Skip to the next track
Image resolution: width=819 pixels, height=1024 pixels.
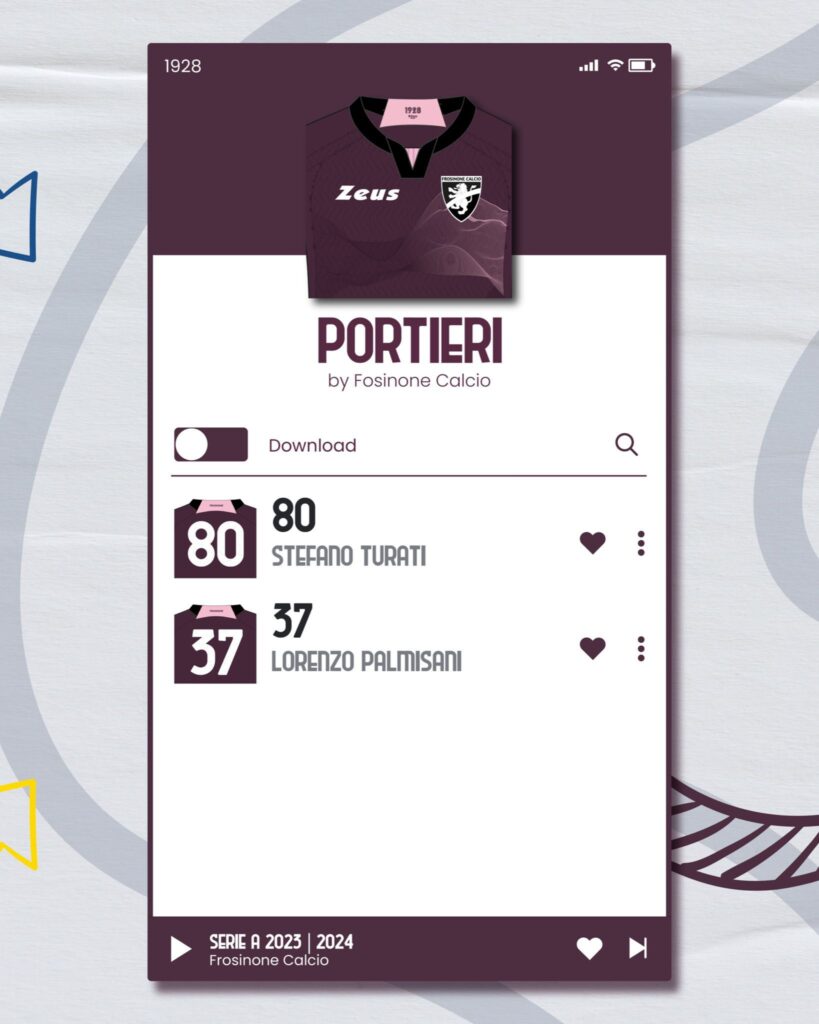[638, 948]
